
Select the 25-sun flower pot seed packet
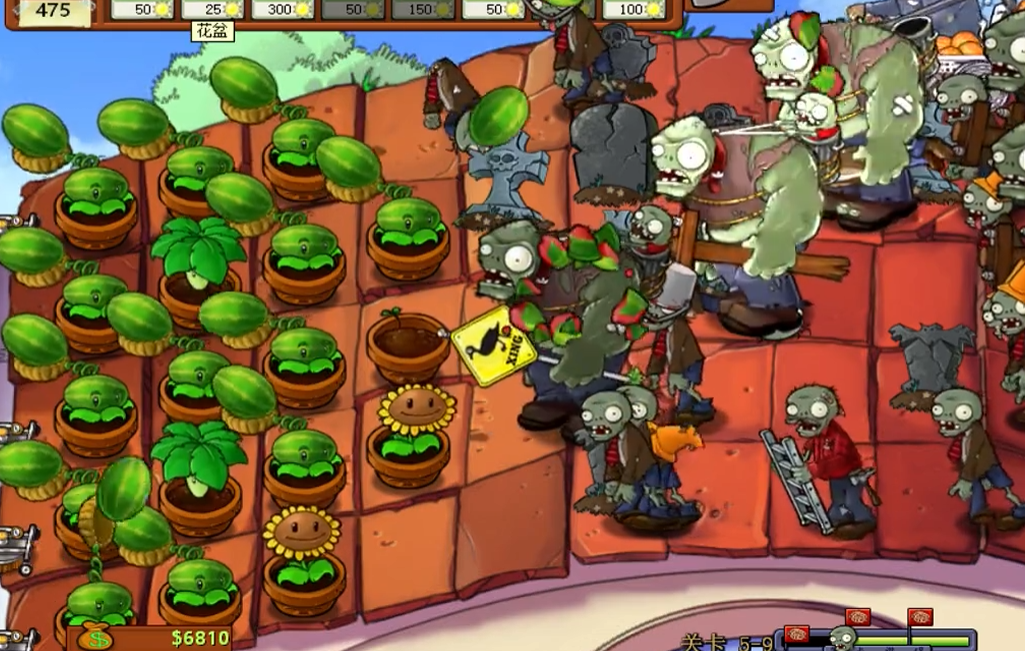point(211,9)
